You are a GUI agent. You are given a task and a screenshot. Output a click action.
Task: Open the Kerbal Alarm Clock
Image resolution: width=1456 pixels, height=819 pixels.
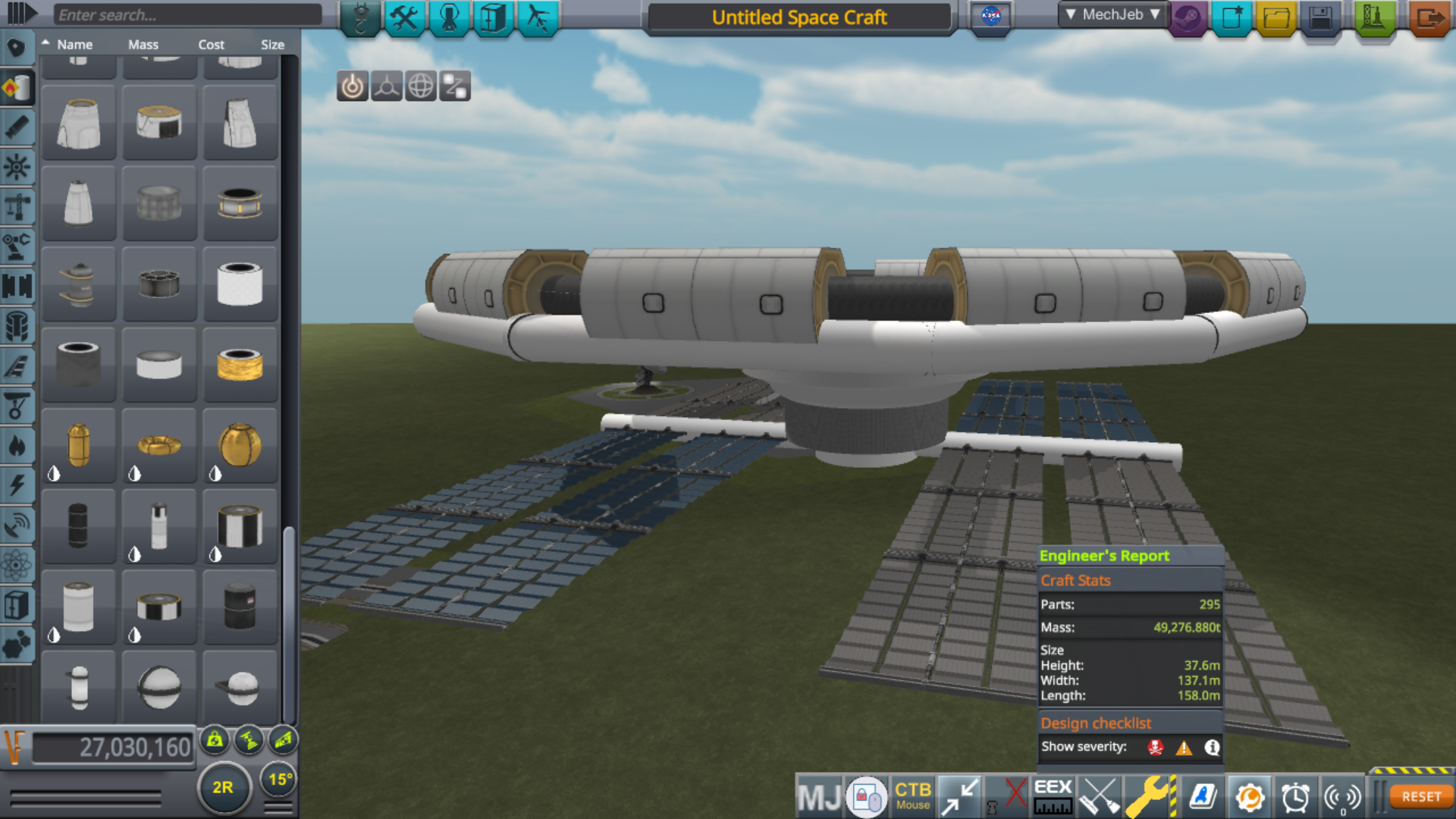pos(1296,796)
